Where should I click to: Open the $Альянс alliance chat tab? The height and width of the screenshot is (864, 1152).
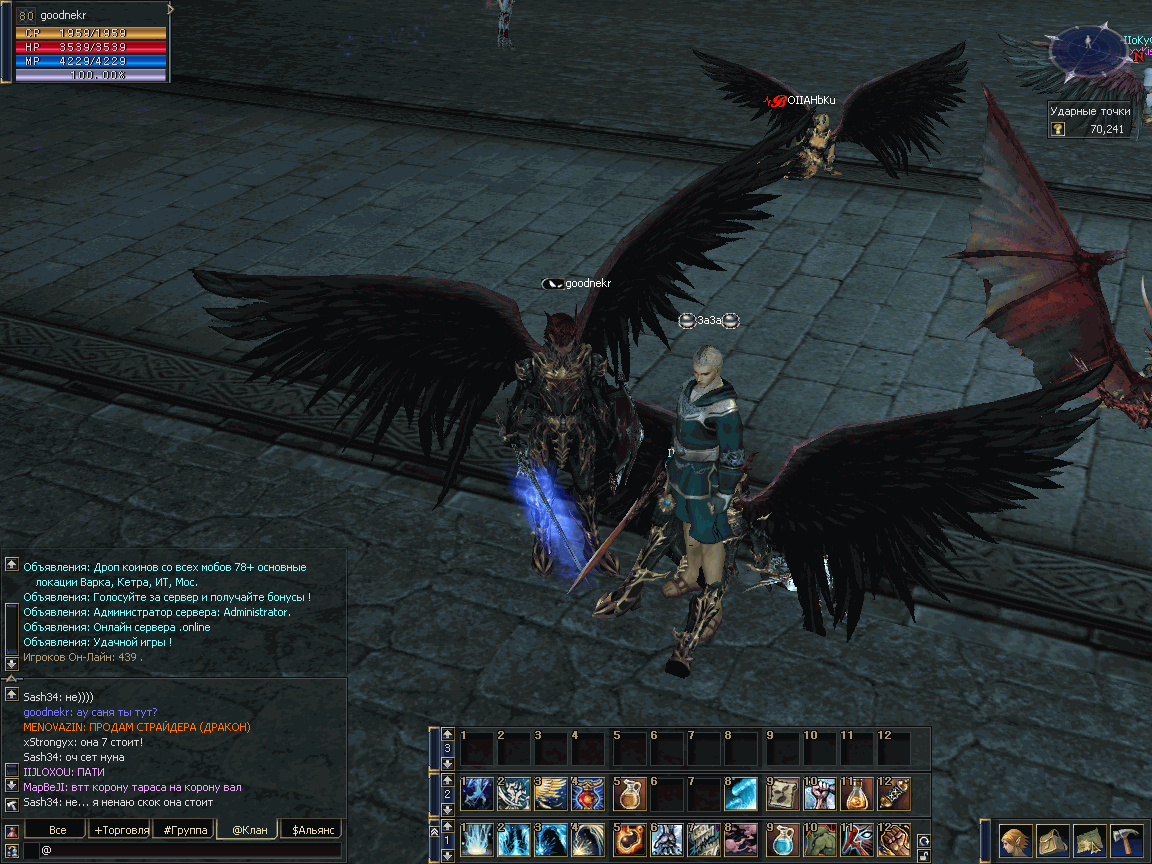click(x=311, y=830)
